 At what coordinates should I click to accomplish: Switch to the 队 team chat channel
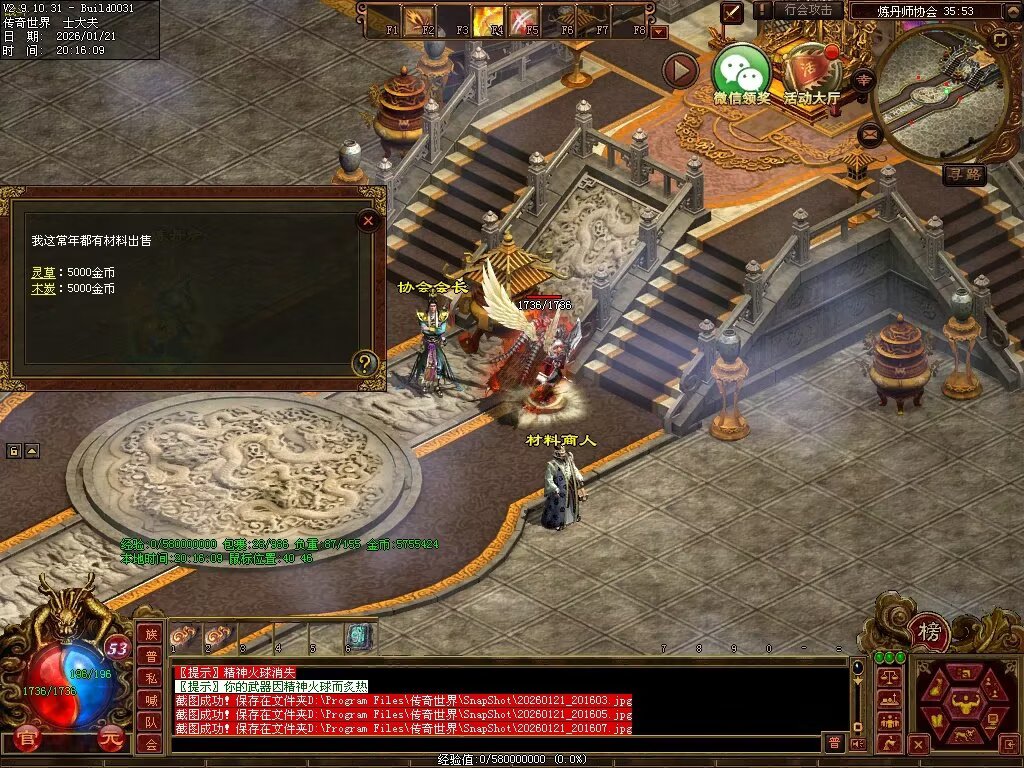coord(150,722)
